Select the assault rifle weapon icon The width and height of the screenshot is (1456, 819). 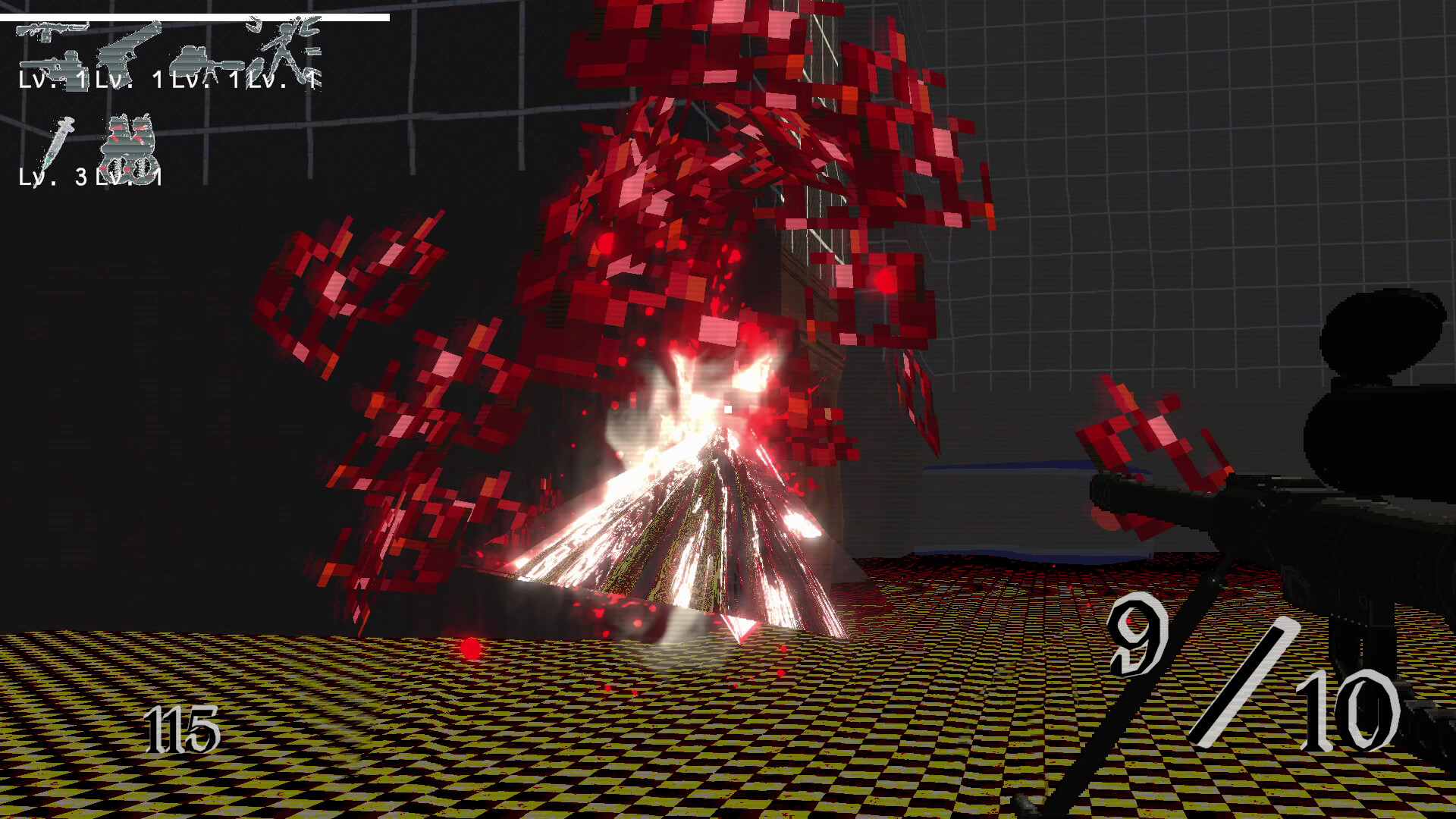[x=51, y=32]
